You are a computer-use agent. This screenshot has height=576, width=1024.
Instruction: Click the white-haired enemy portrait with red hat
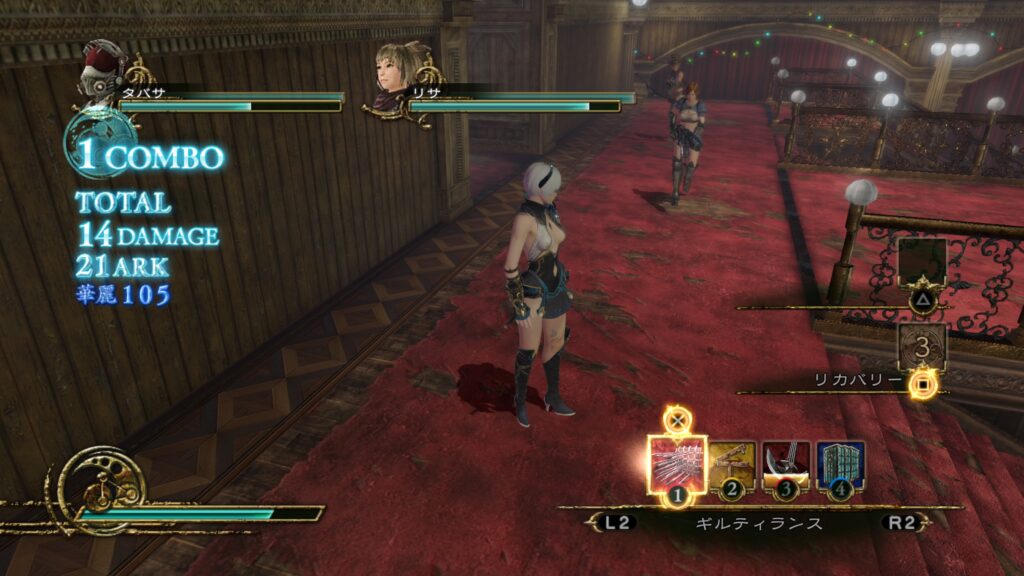(x=102, y=69)
